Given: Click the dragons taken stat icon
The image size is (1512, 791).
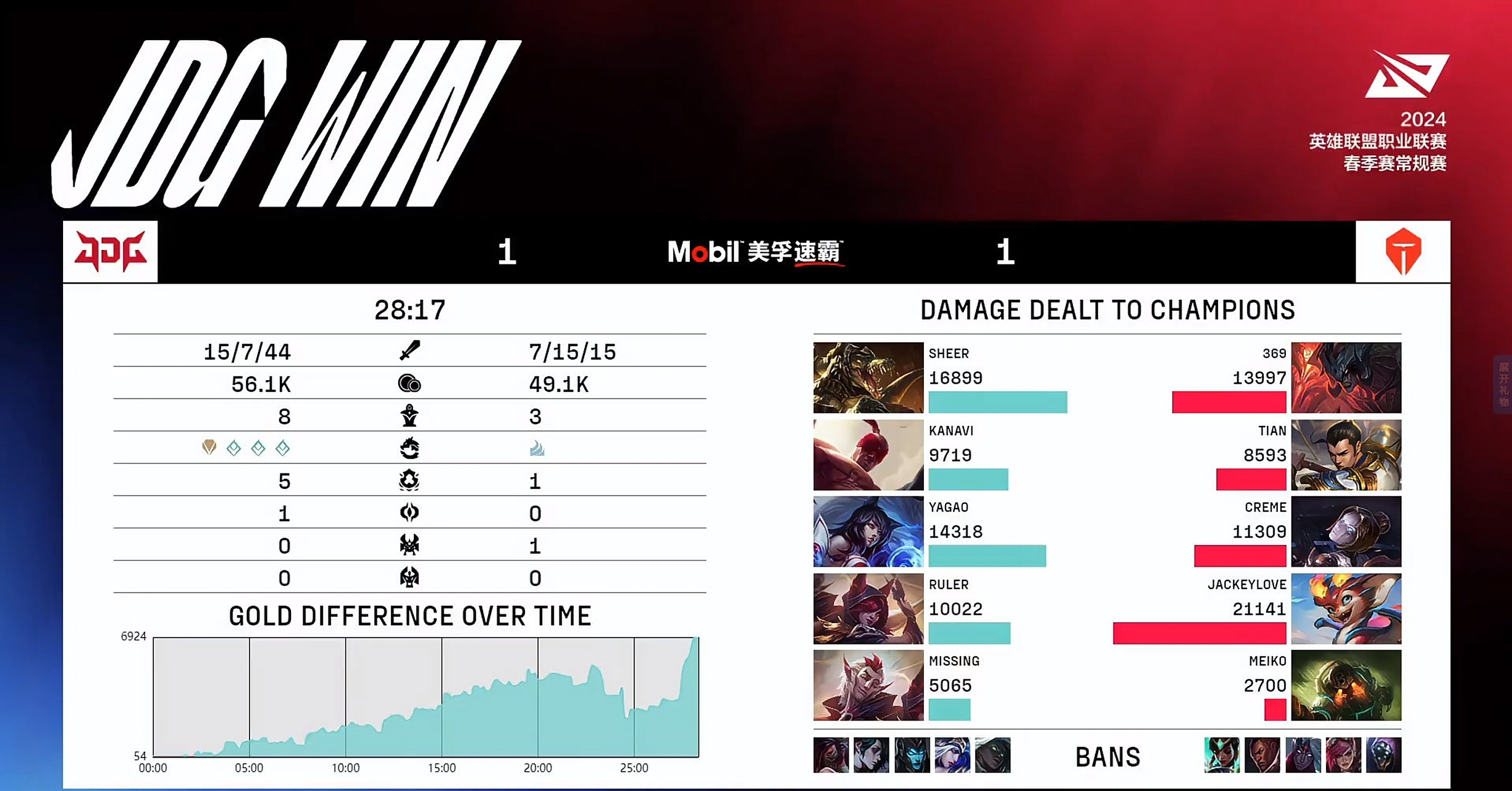Looking at the screenshot, I should pos(411,449).
